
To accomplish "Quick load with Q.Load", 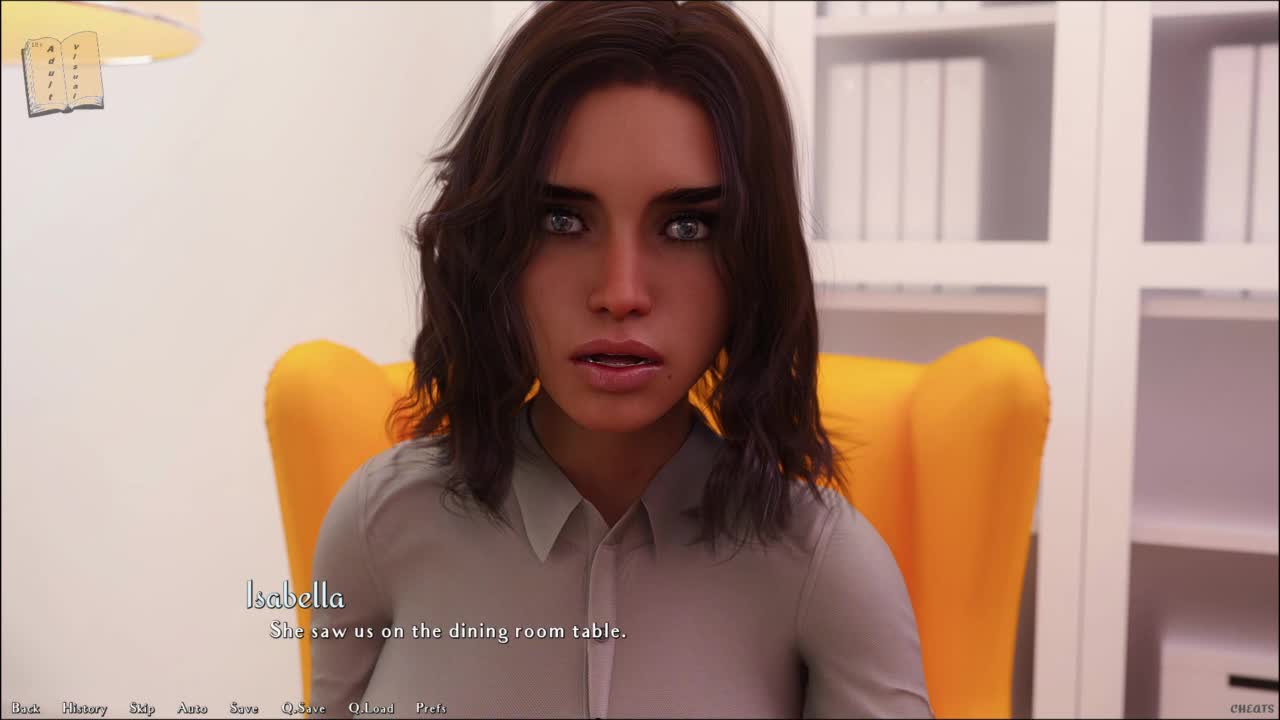I will [371, 708].
